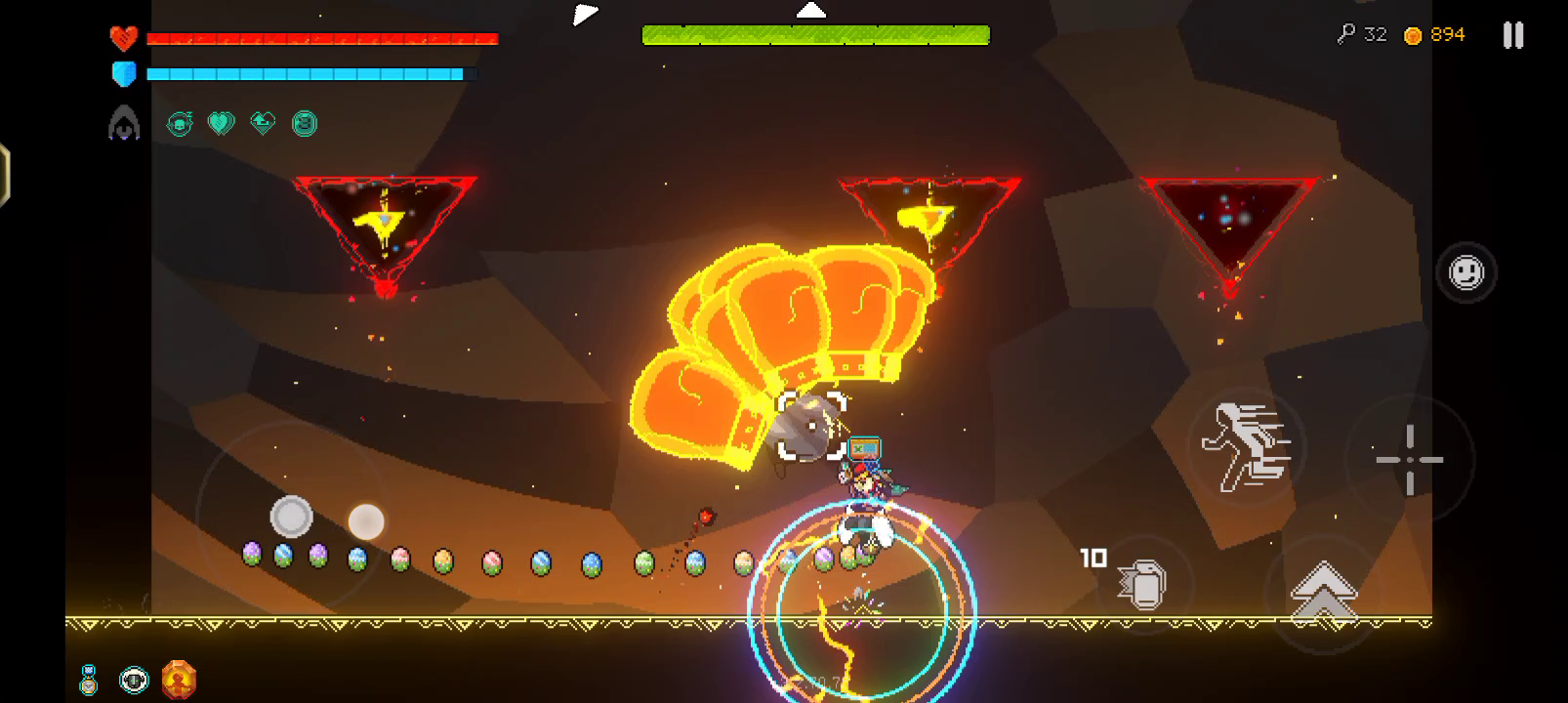Fire with the crosshair attack button

[1409, 459]
